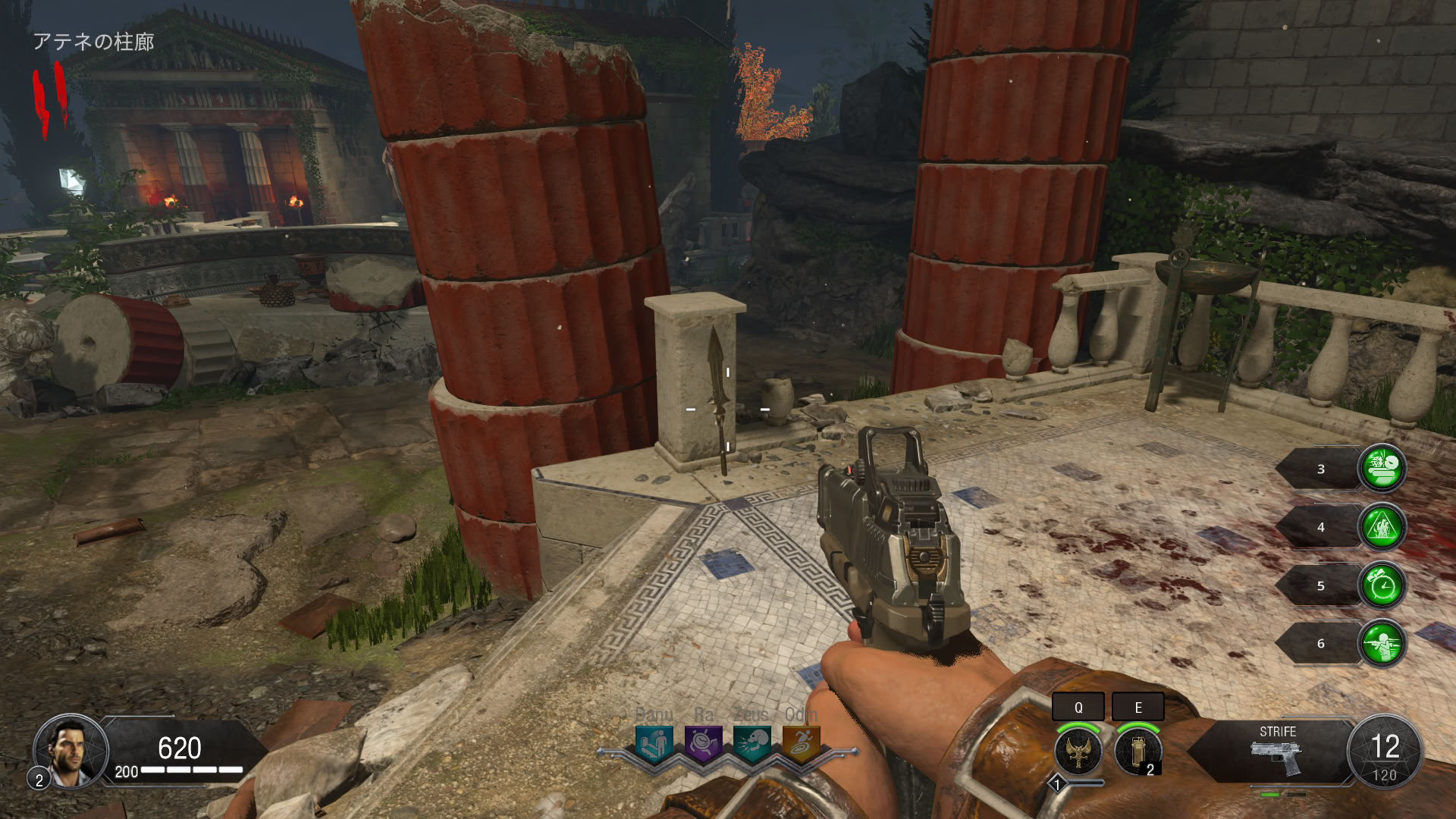This screenshot has width=1456, height=819.
Task: Use the warning-triangle elixir in slot 4
Action: coord(1382,527)
